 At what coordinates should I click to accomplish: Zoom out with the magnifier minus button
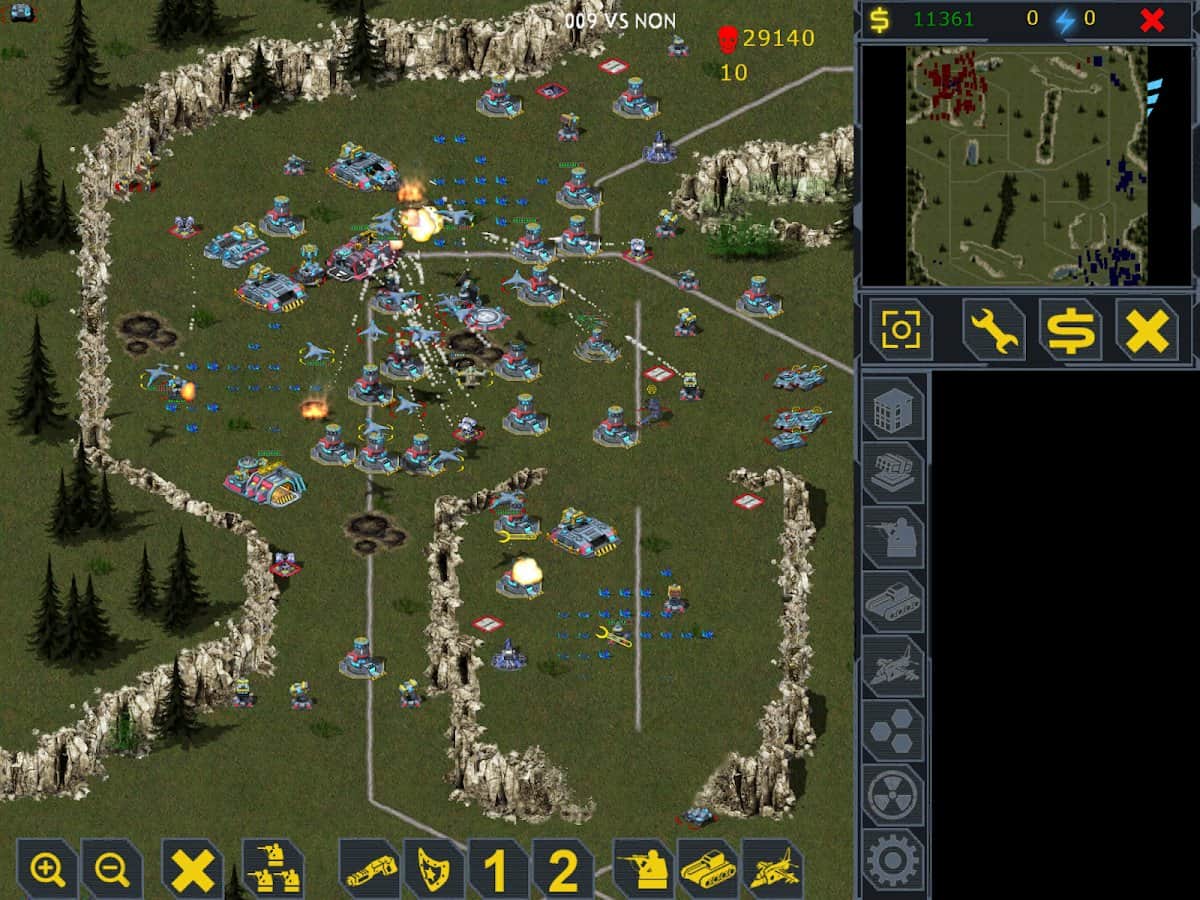112,869
